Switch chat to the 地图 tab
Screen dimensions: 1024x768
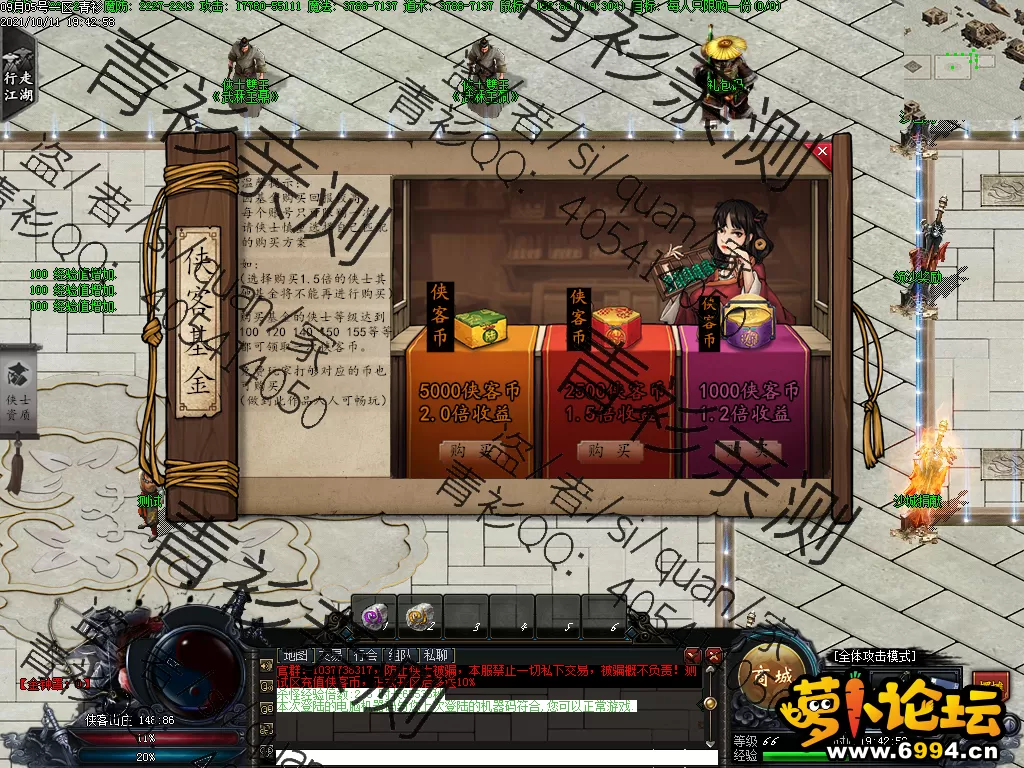coord(294,655)
